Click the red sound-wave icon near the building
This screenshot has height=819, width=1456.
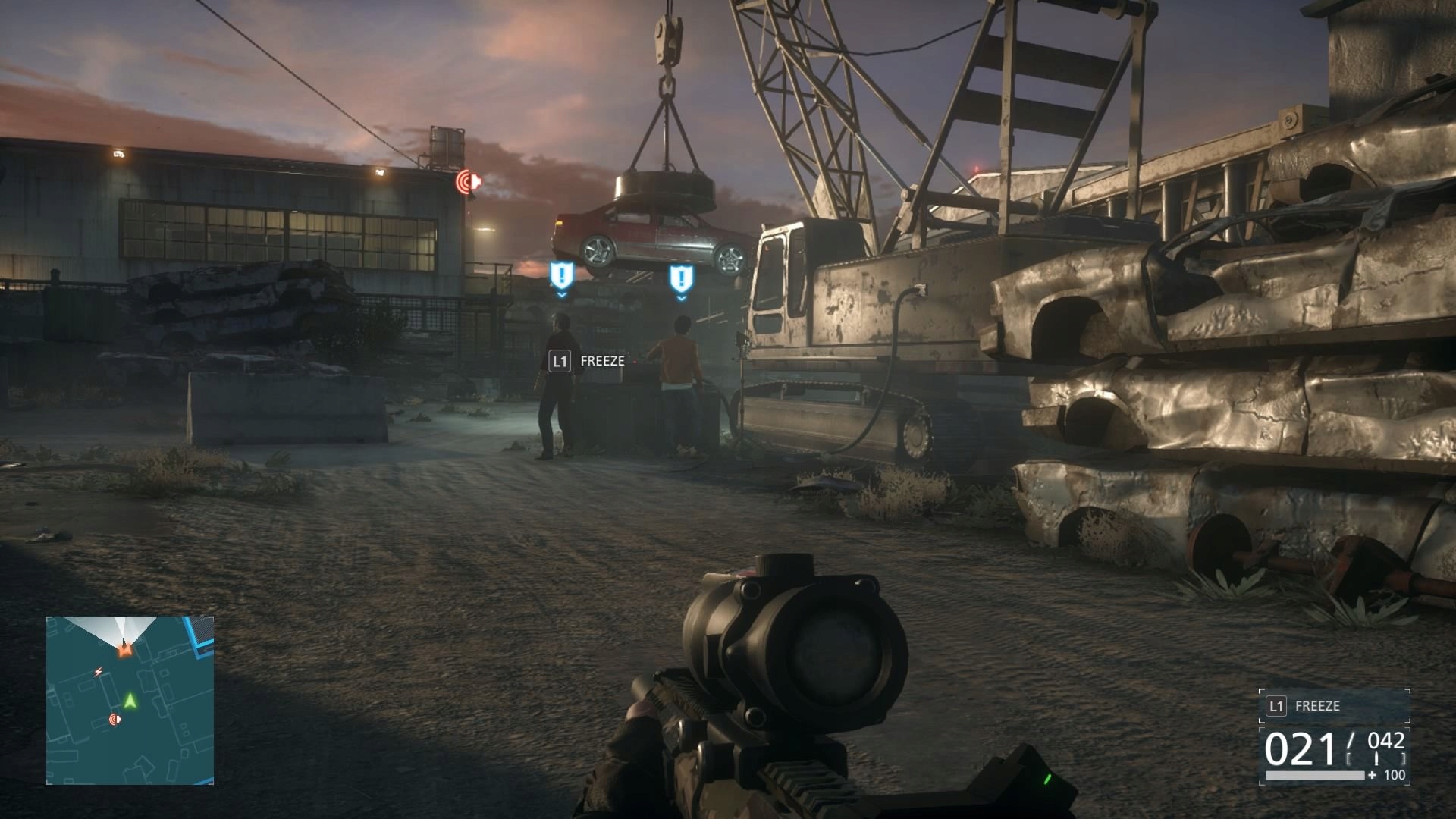pyautogui.click(x=468, y=180)
